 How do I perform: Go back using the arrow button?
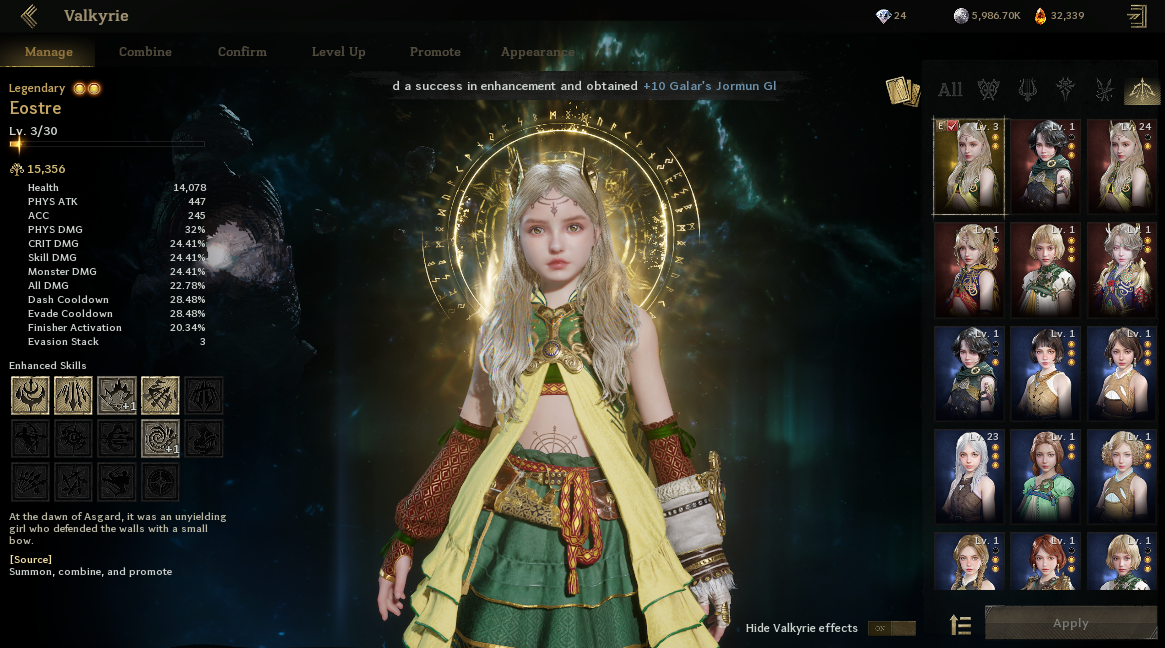28,15
